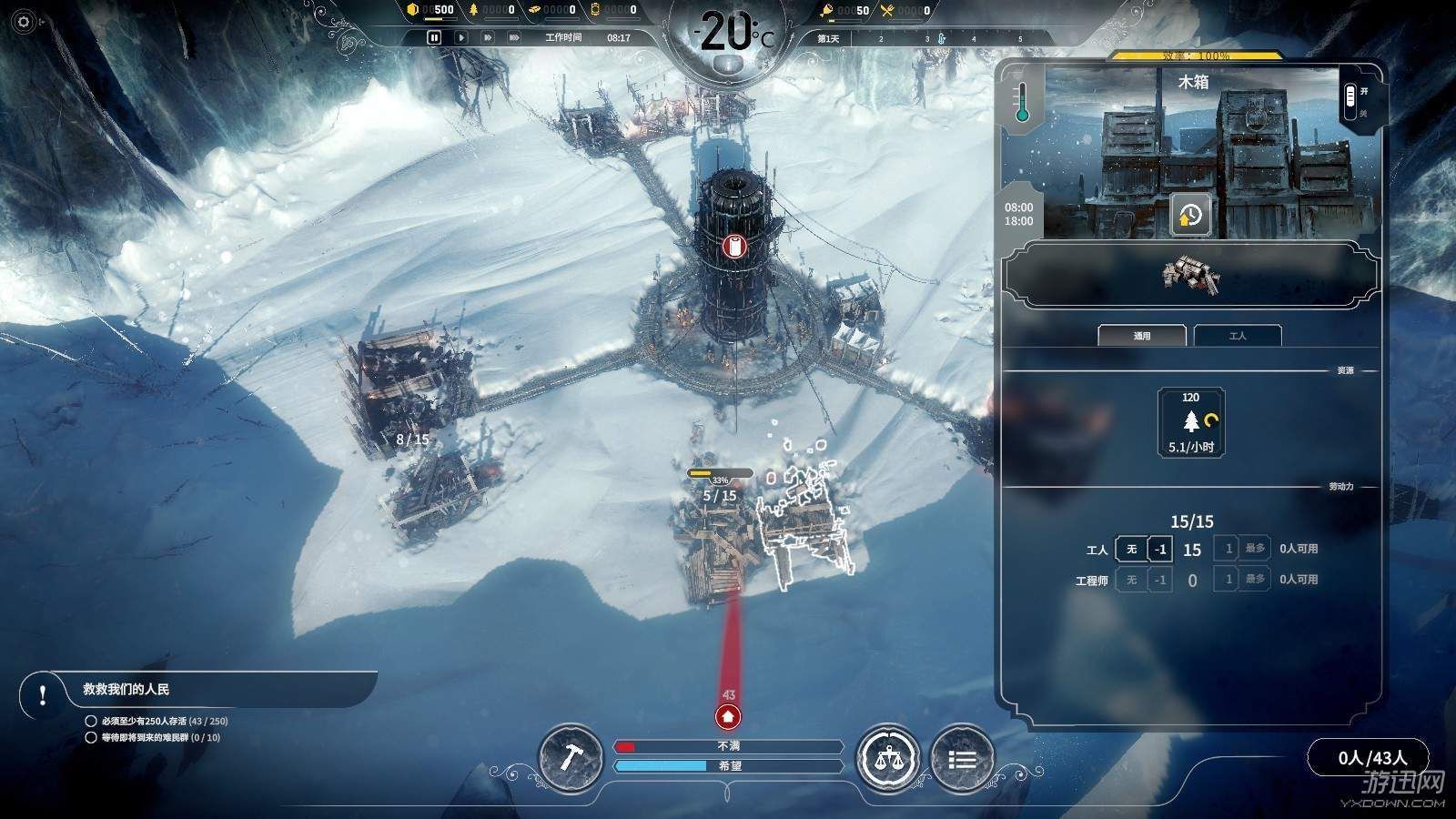Click the temperature overlay thermometer in panel
1456x819 pixels.
[1022, 100]
